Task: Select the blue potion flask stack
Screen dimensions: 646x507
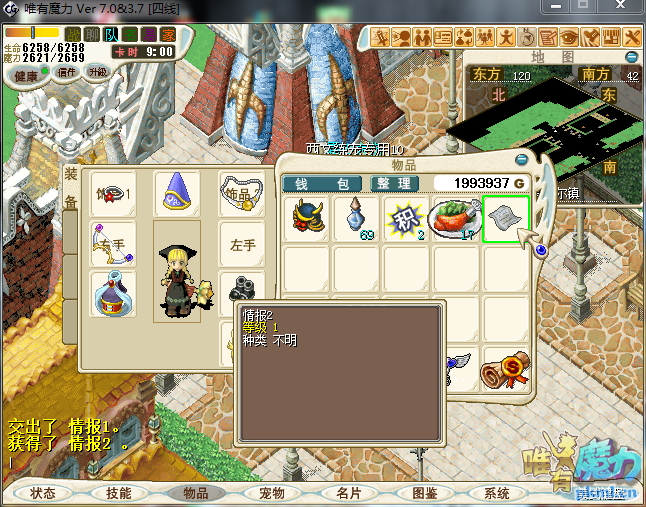Action: click(357, 219)
